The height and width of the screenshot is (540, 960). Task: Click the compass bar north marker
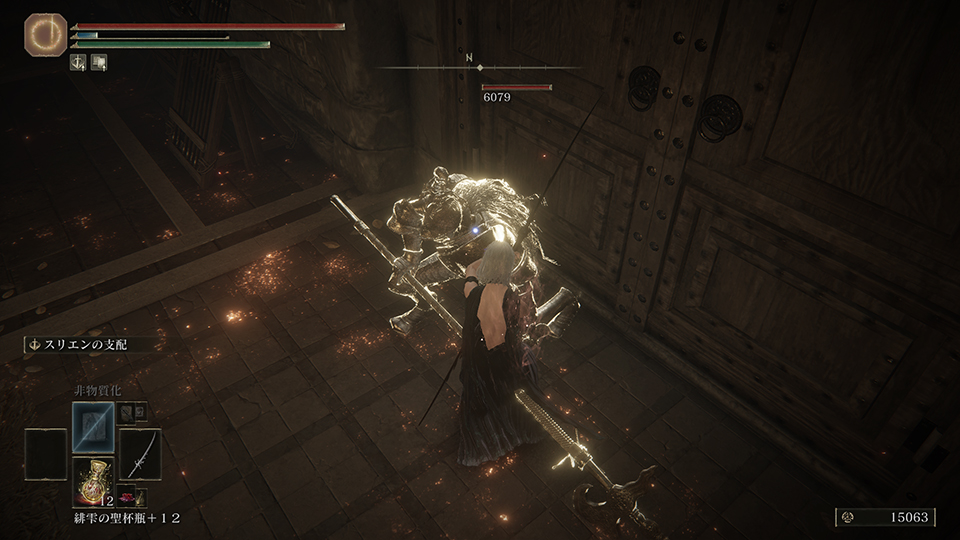point(469,58)
